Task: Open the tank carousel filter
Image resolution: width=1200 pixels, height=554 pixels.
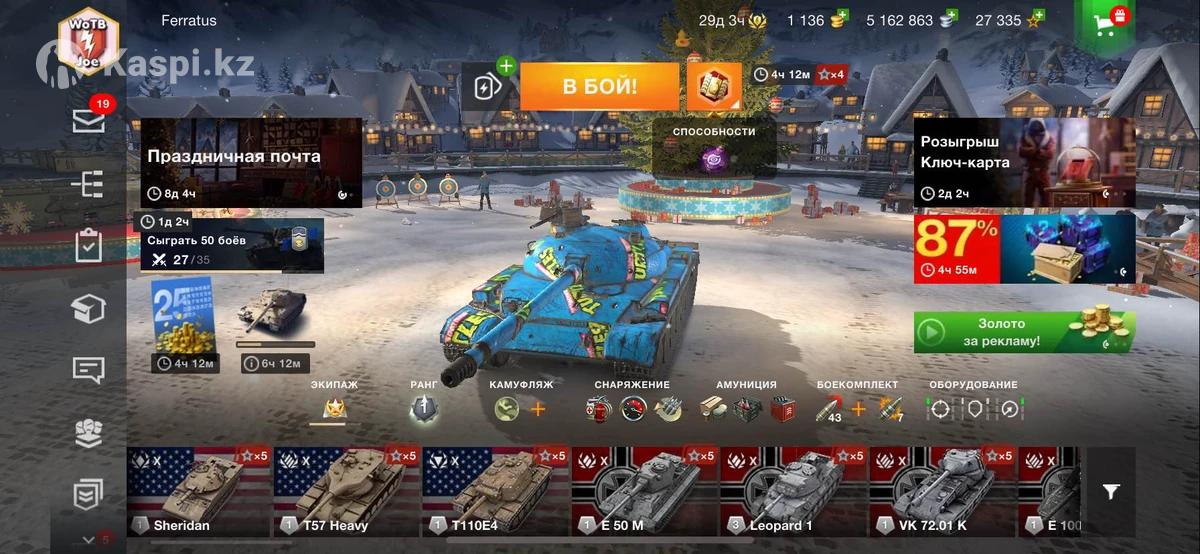Action: [x=1111, y=491]
